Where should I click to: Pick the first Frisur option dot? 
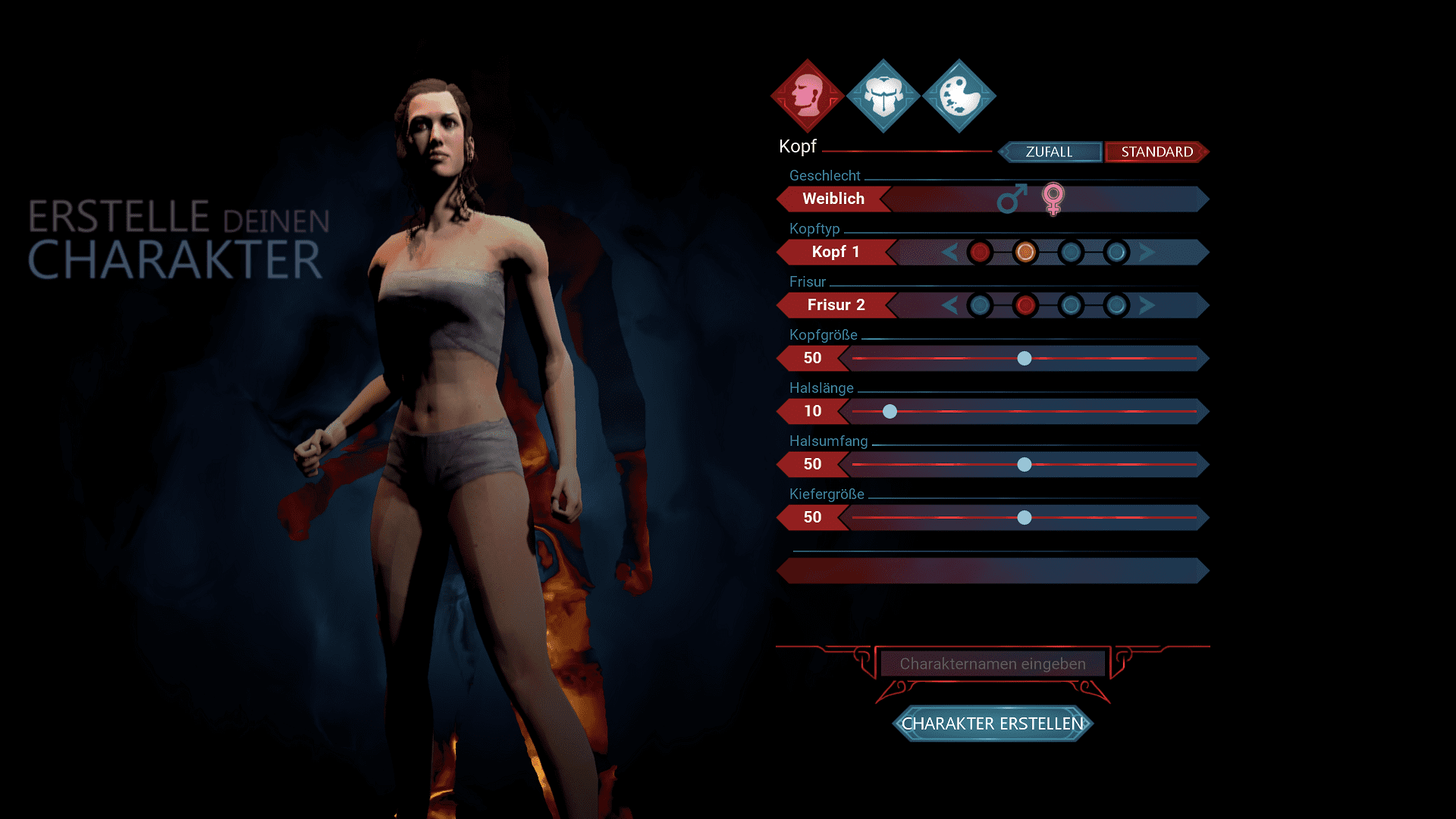pos(980,305)
